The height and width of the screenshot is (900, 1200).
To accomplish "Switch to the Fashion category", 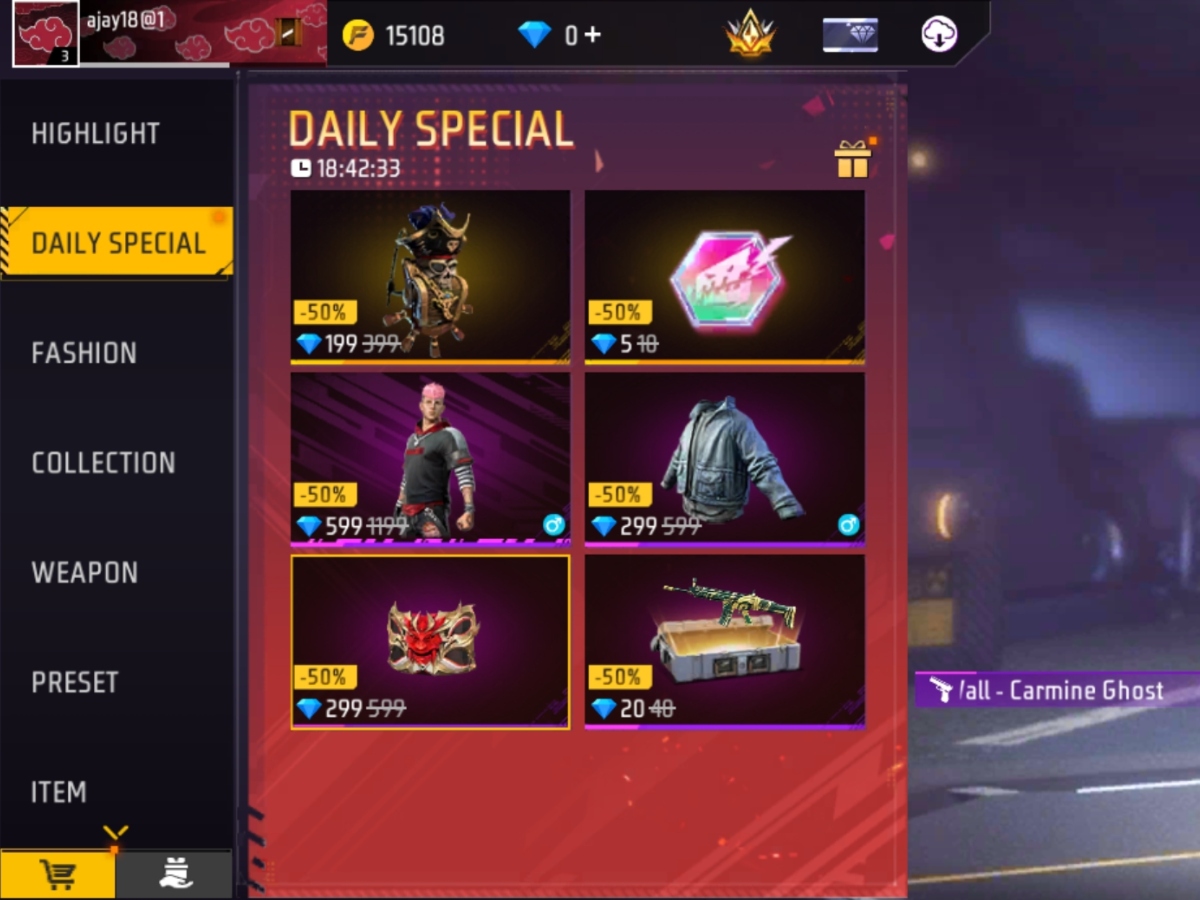I will [84, 353].
